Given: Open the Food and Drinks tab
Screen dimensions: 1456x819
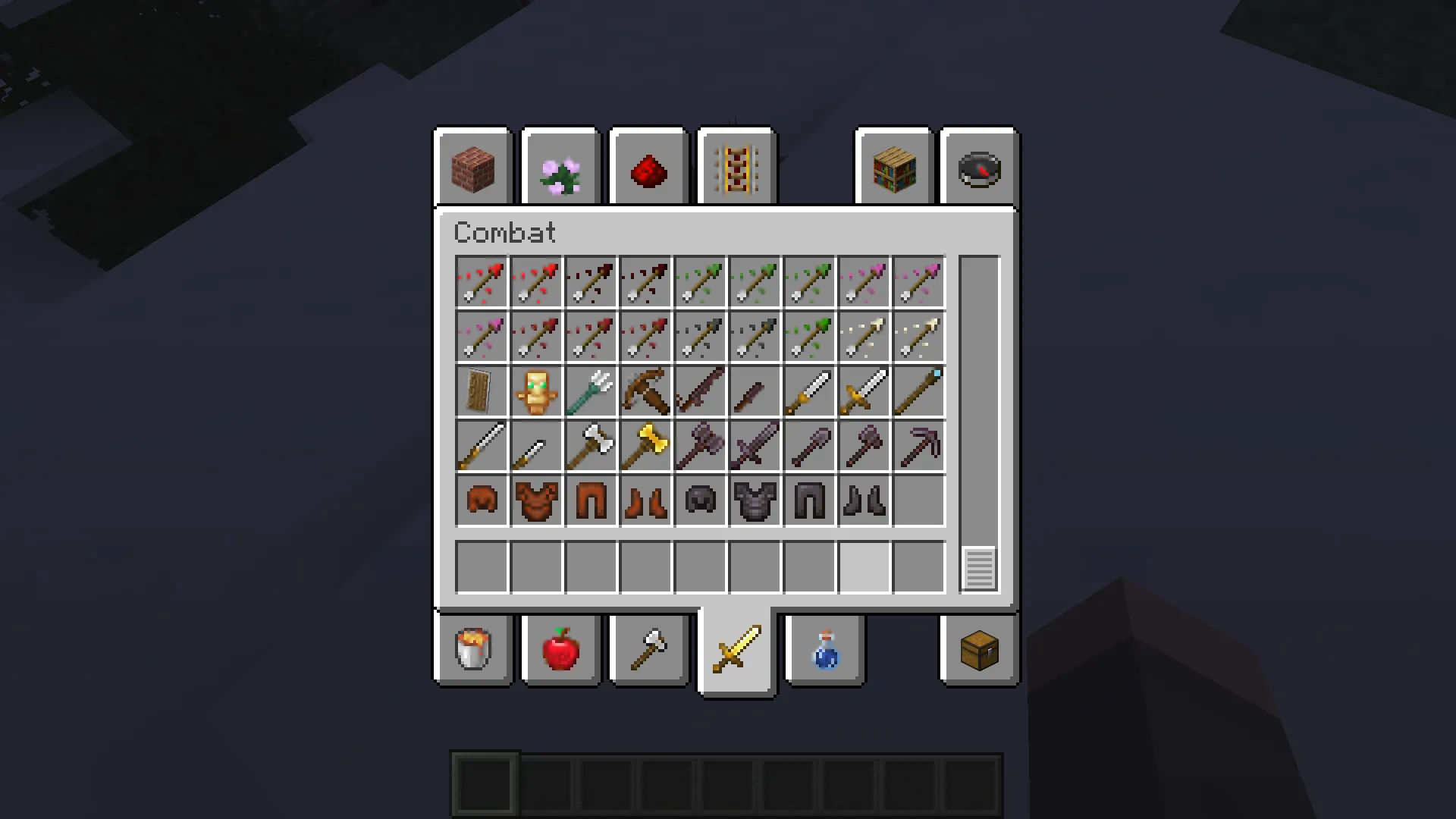Looking at the screenshot, I should [560, 651].
